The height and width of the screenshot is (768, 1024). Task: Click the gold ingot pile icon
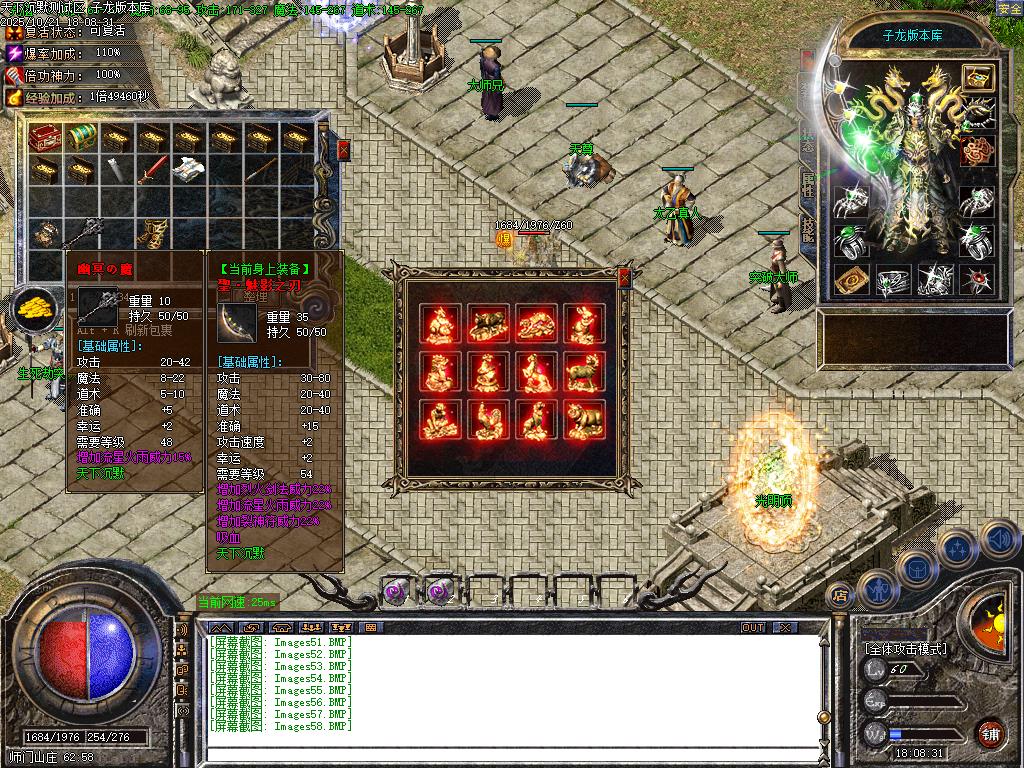click(x=35, y=306)
